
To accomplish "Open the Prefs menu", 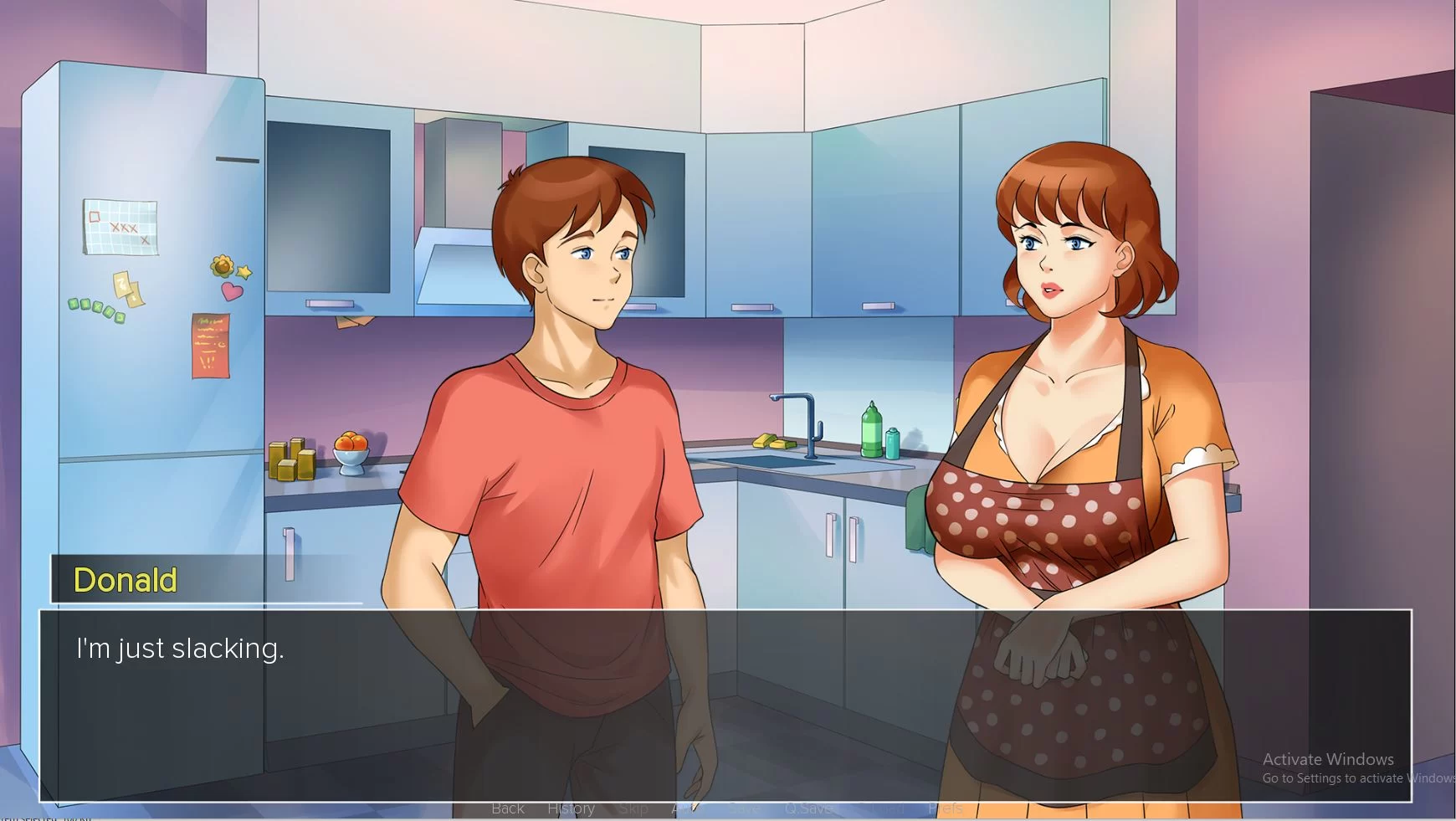I will [946, 808].
